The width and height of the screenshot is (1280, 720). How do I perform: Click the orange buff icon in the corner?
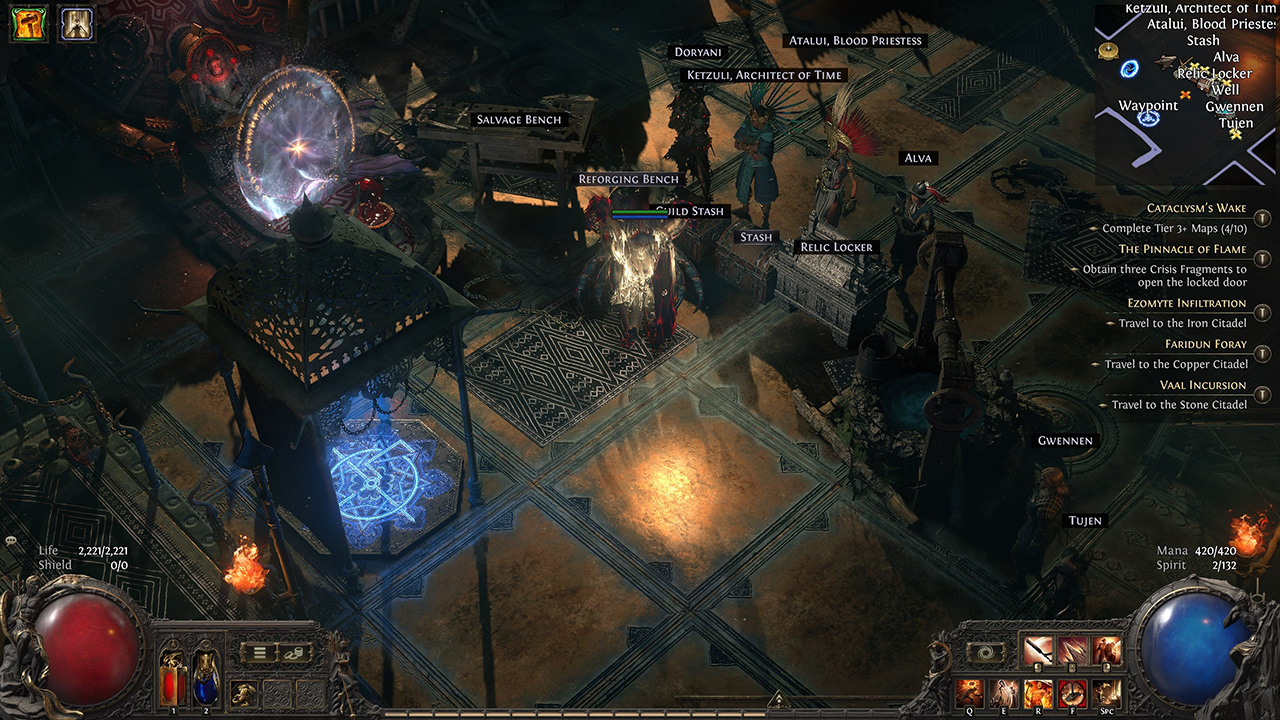pyautogui.click(x=29, y=24)
